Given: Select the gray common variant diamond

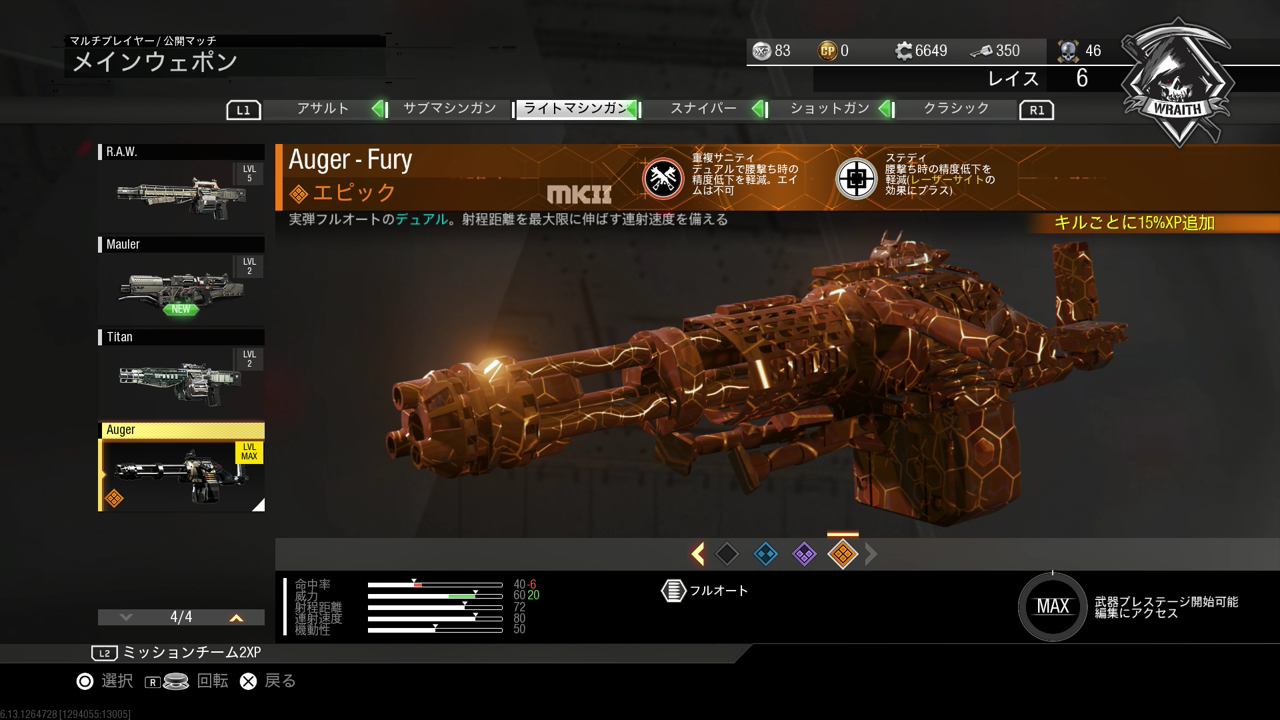Looking at the screenshot, I should [x=728, y=554].
